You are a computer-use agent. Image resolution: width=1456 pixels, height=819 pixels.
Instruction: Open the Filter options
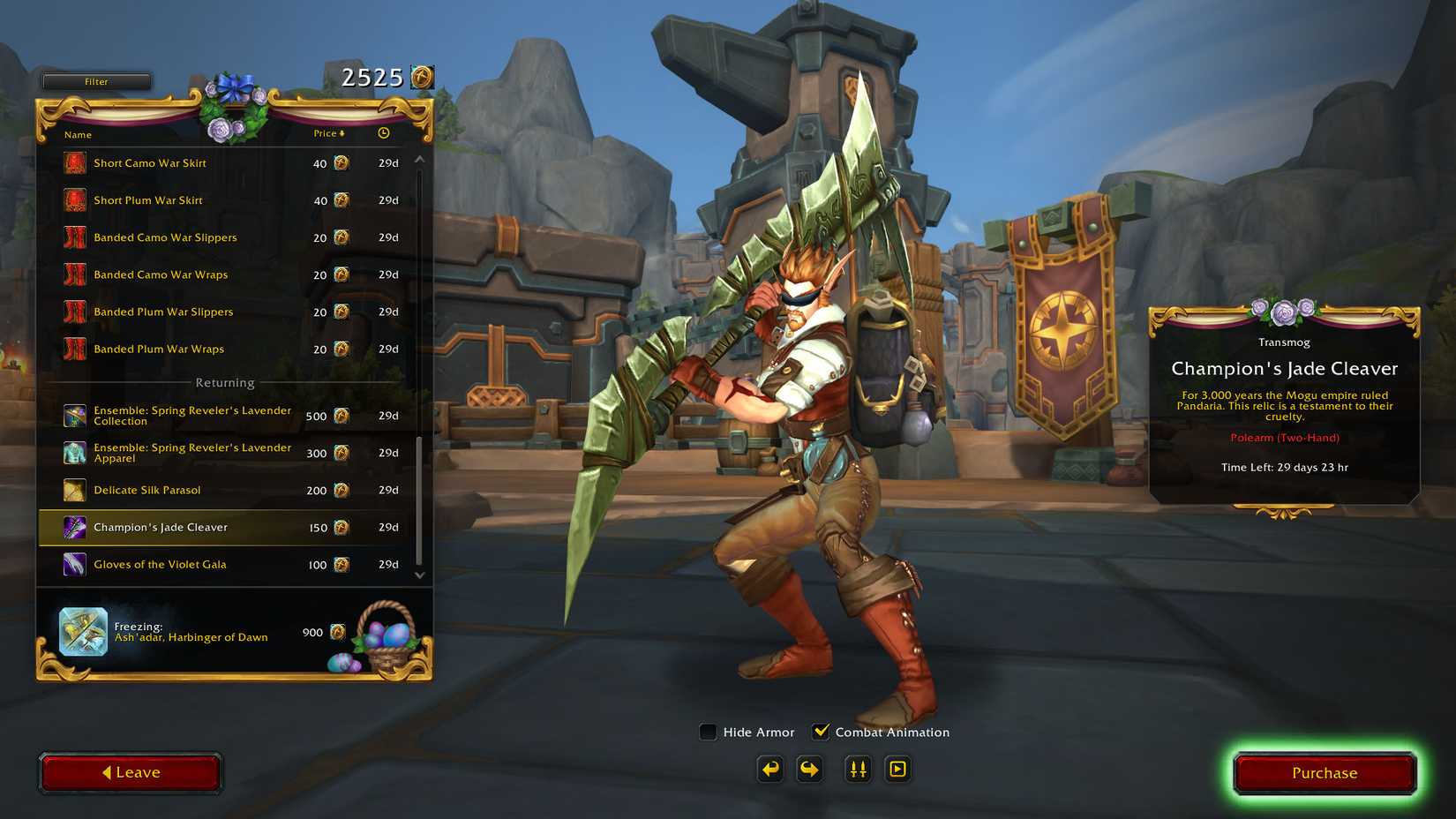96,81
